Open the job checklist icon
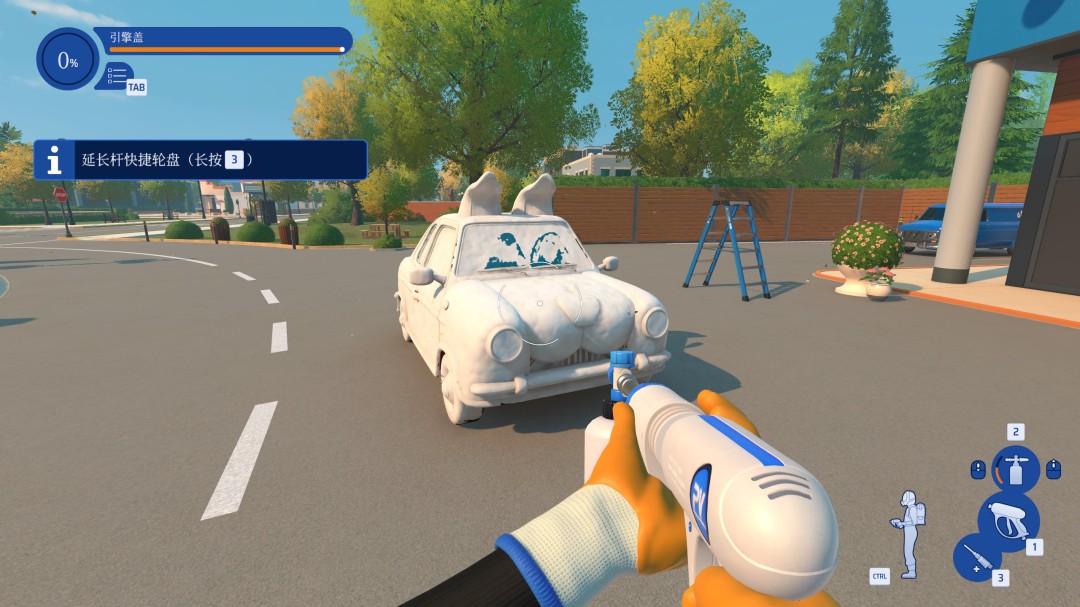The width and height of the screenshot is (1080, 607). [x=117, y=76]
